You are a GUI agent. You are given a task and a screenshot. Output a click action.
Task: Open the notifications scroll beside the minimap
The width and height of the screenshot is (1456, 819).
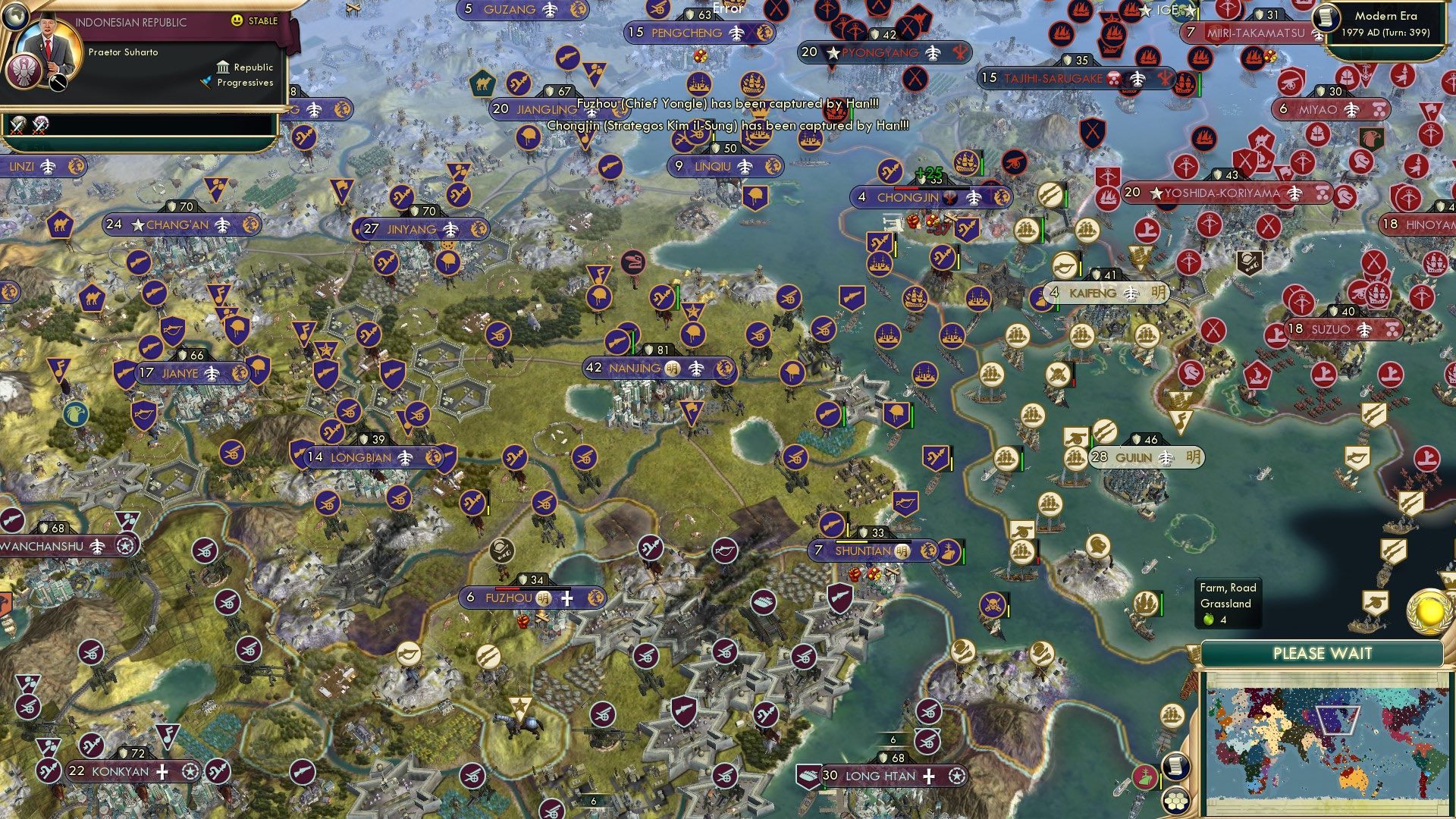point(1175,764)
